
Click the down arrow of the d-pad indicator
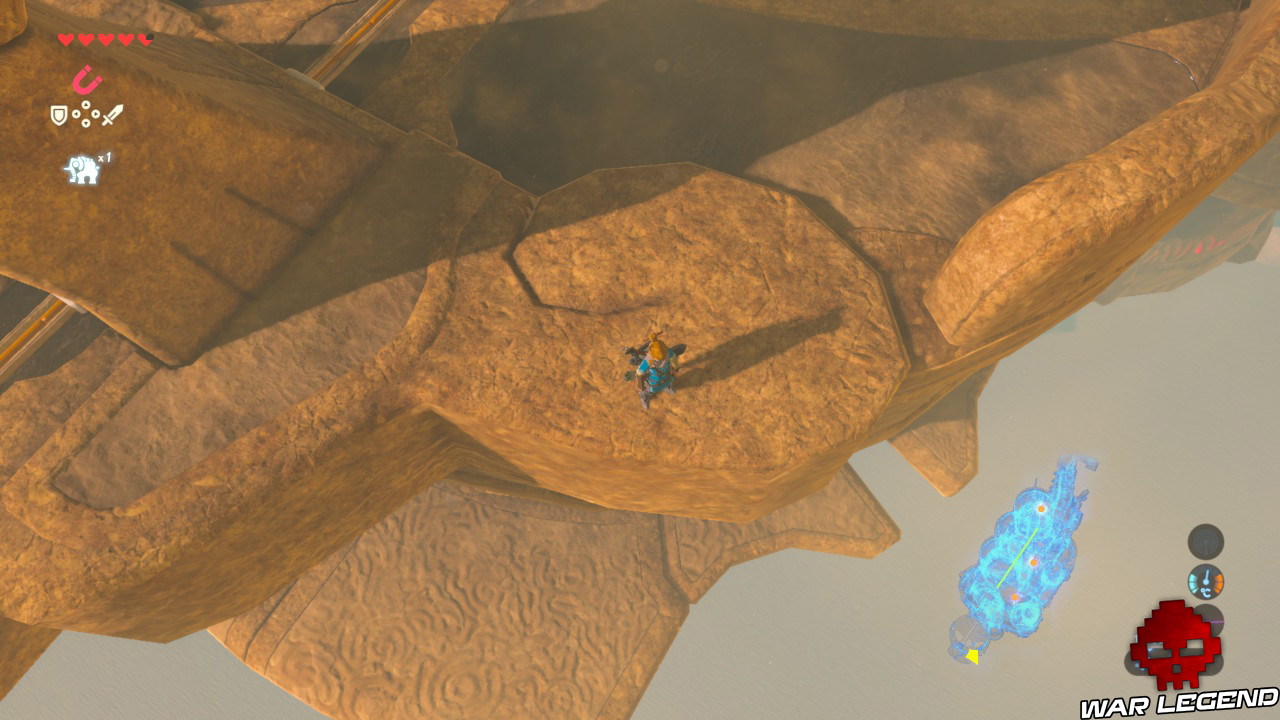coord(86,123)
